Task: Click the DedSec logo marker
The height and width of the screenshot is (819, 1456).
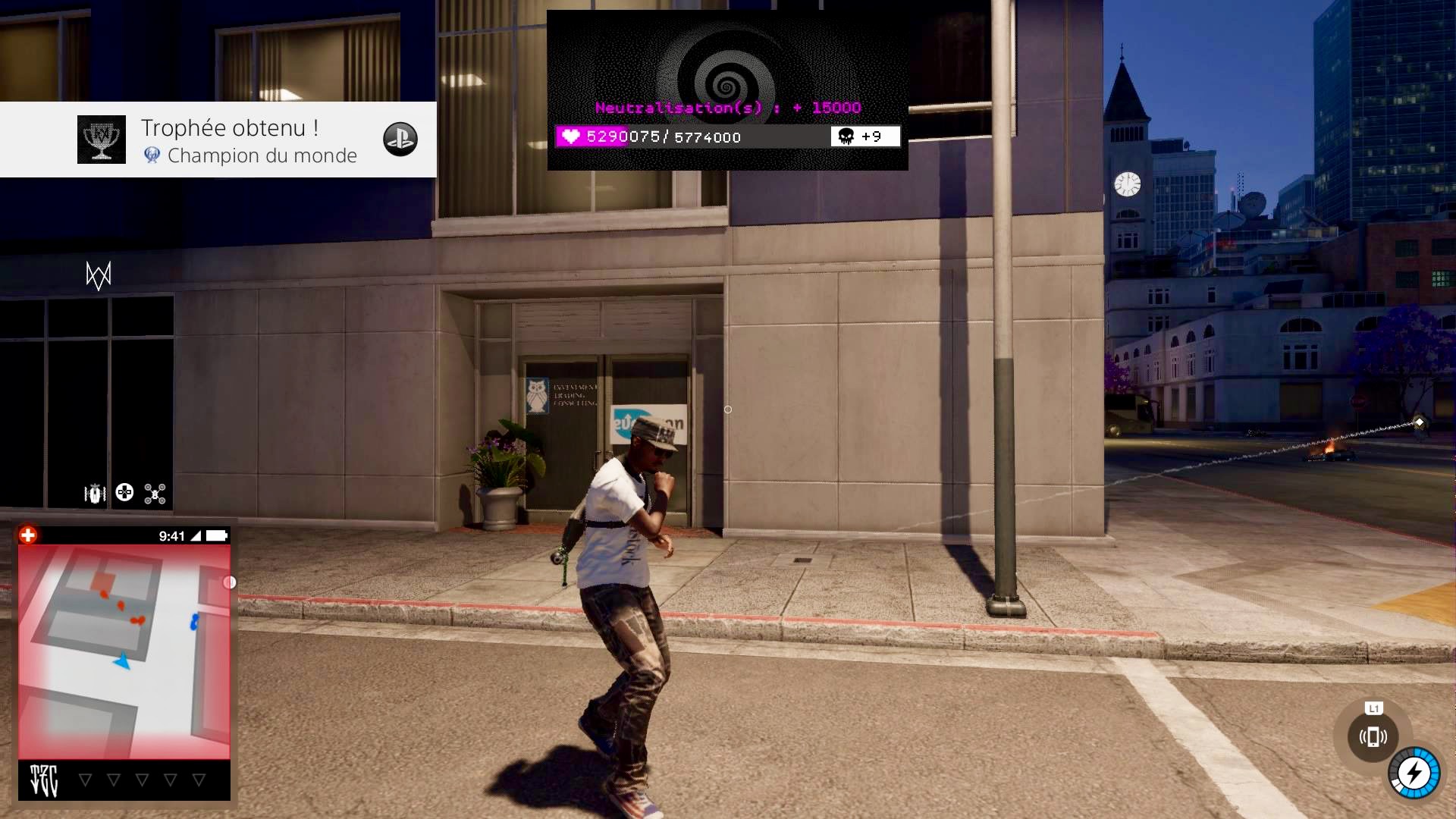Action: [99, 275]
